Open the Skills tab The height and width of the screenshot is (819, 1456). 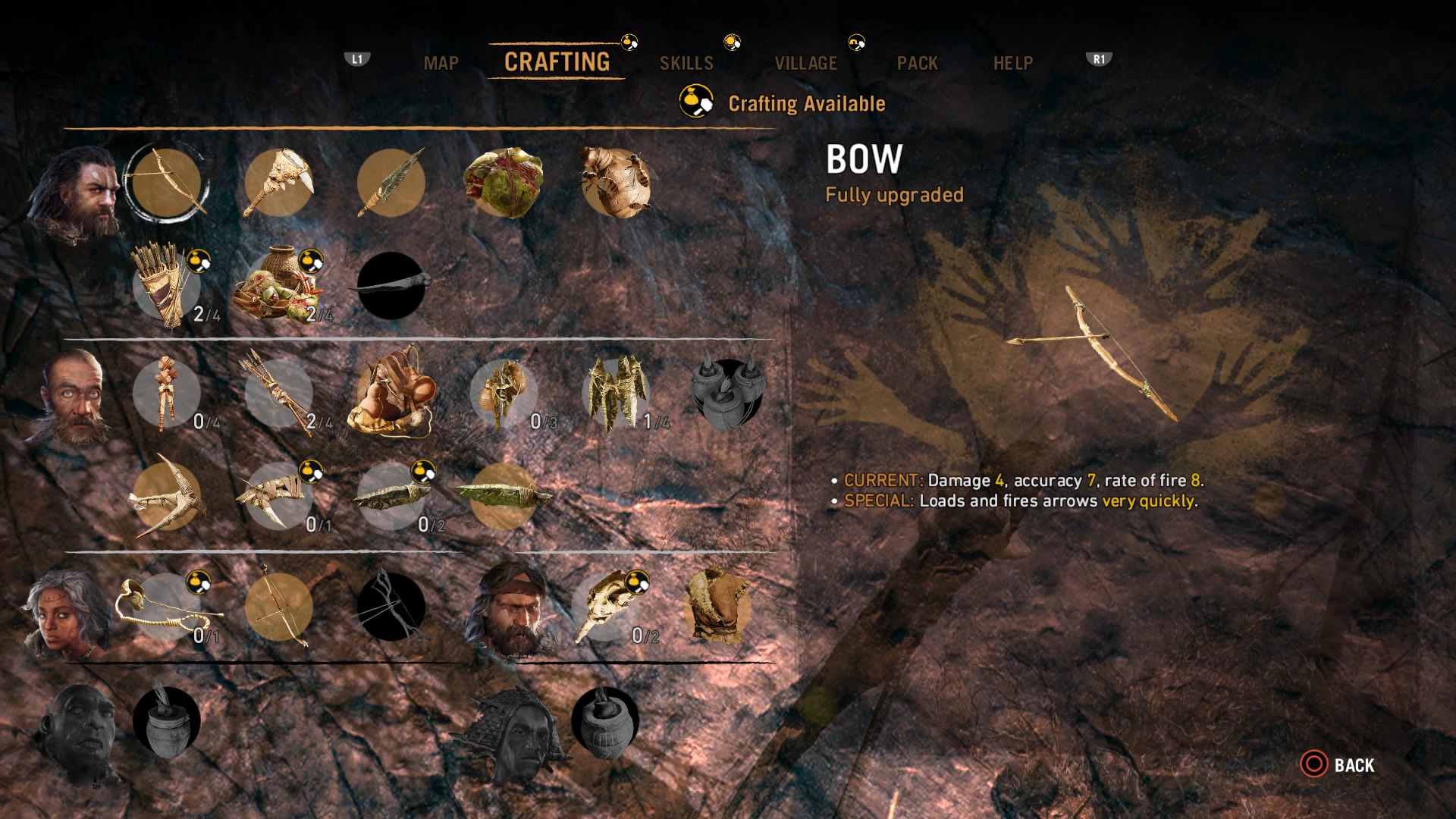click(686, 63)
